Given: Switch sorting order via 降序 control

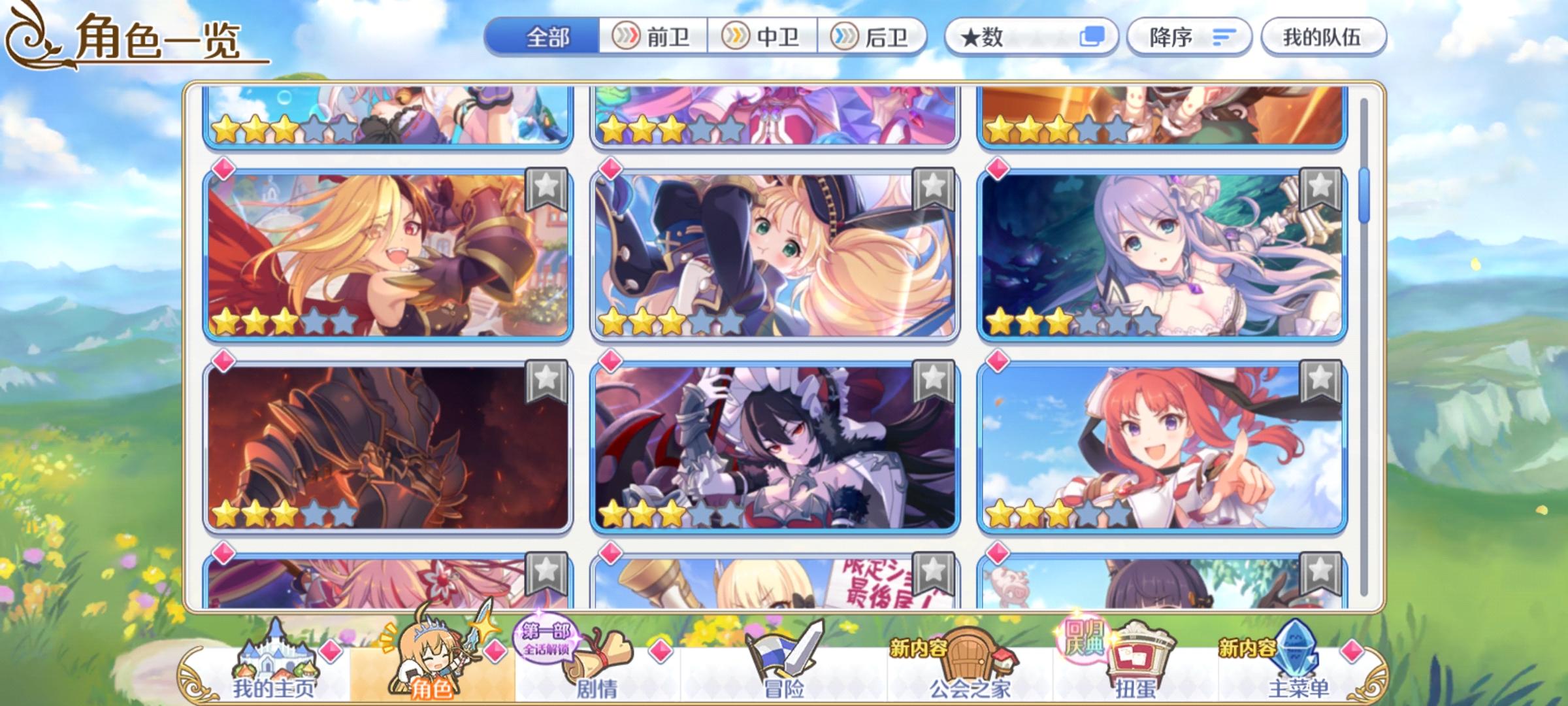Looking at the screenshot, I should [1189, 39].
